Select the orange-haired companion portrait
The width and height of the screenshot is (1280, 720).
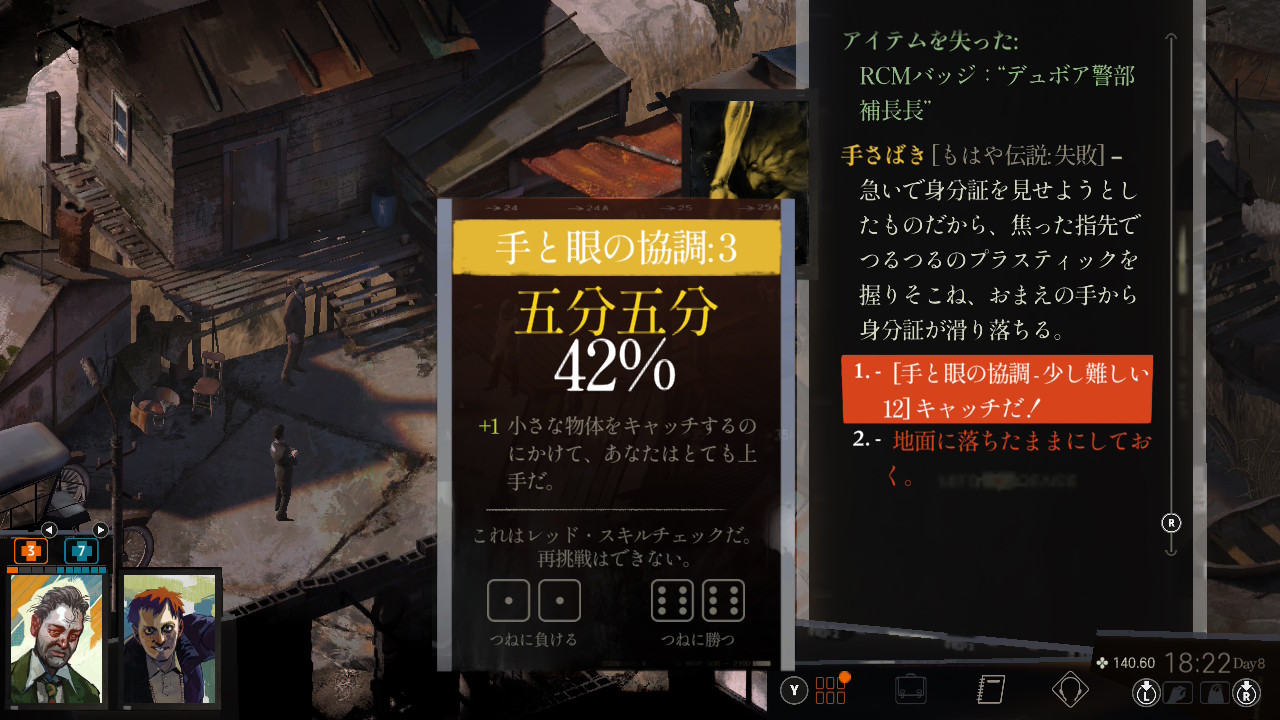click(x=170, y=639)
